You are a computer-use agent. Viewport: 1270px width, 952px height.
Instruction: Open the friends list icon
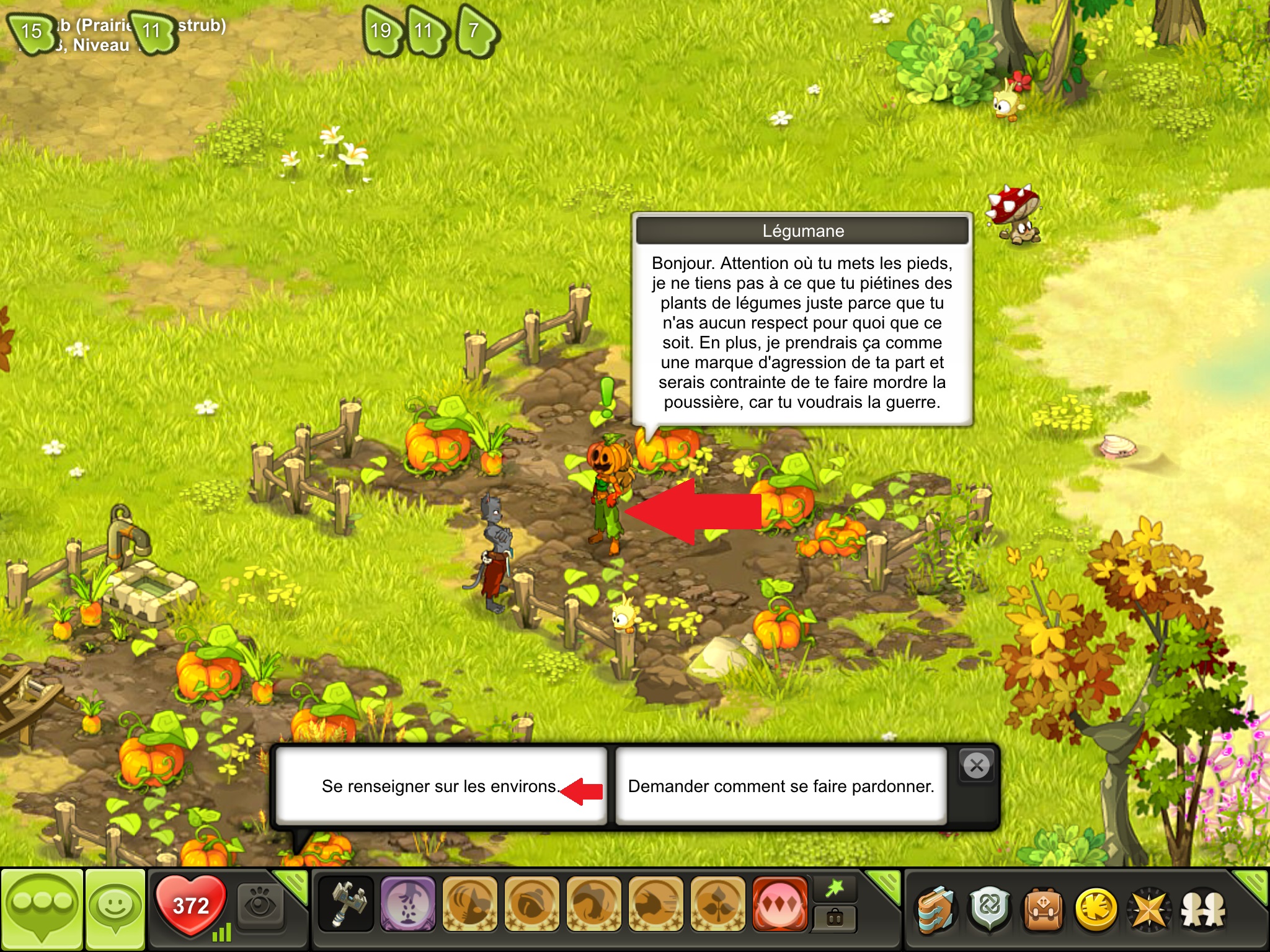pos(1203,910)
